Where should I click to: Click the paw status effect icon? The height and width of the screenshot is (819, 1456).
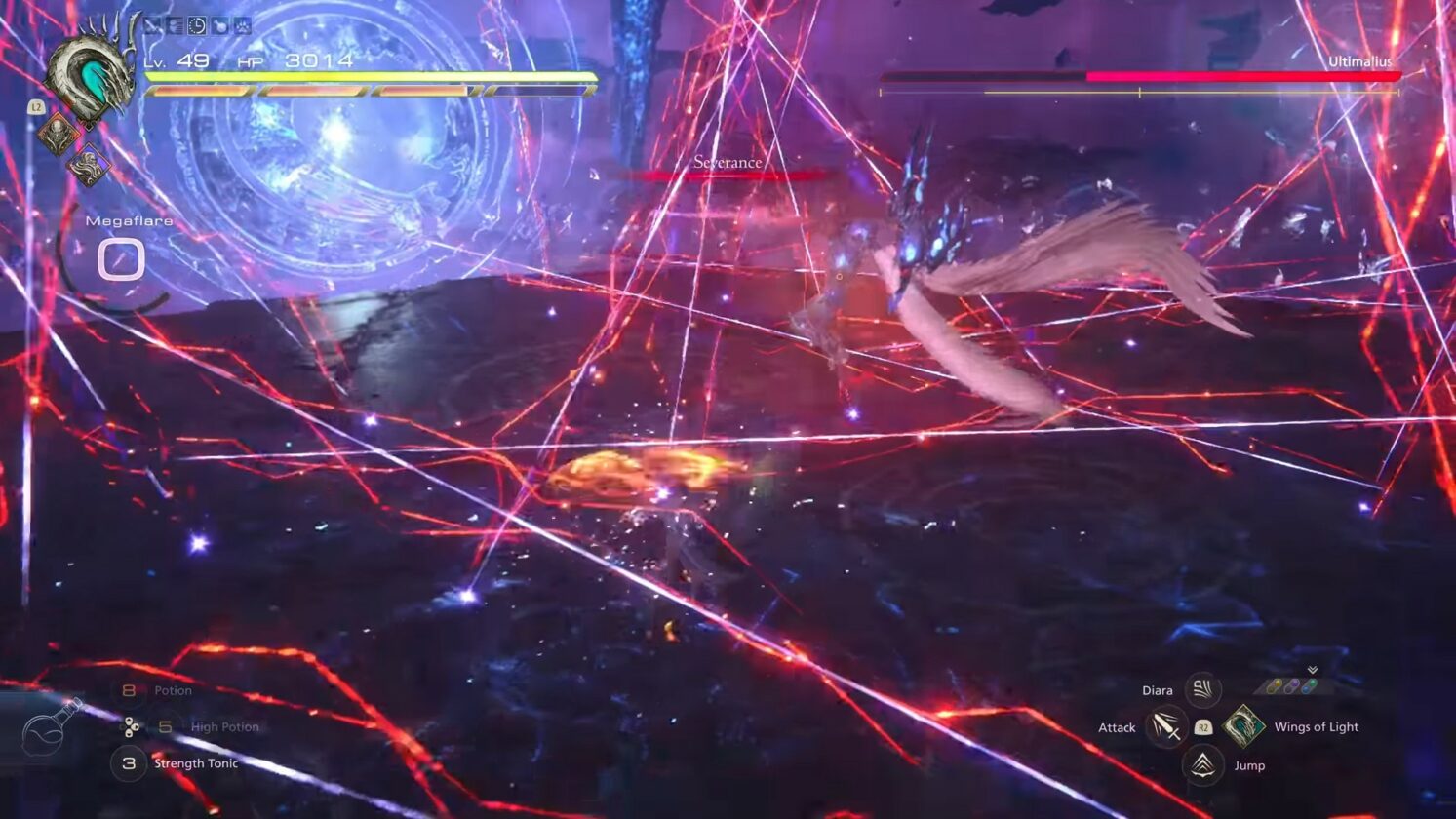click(243, 25)
